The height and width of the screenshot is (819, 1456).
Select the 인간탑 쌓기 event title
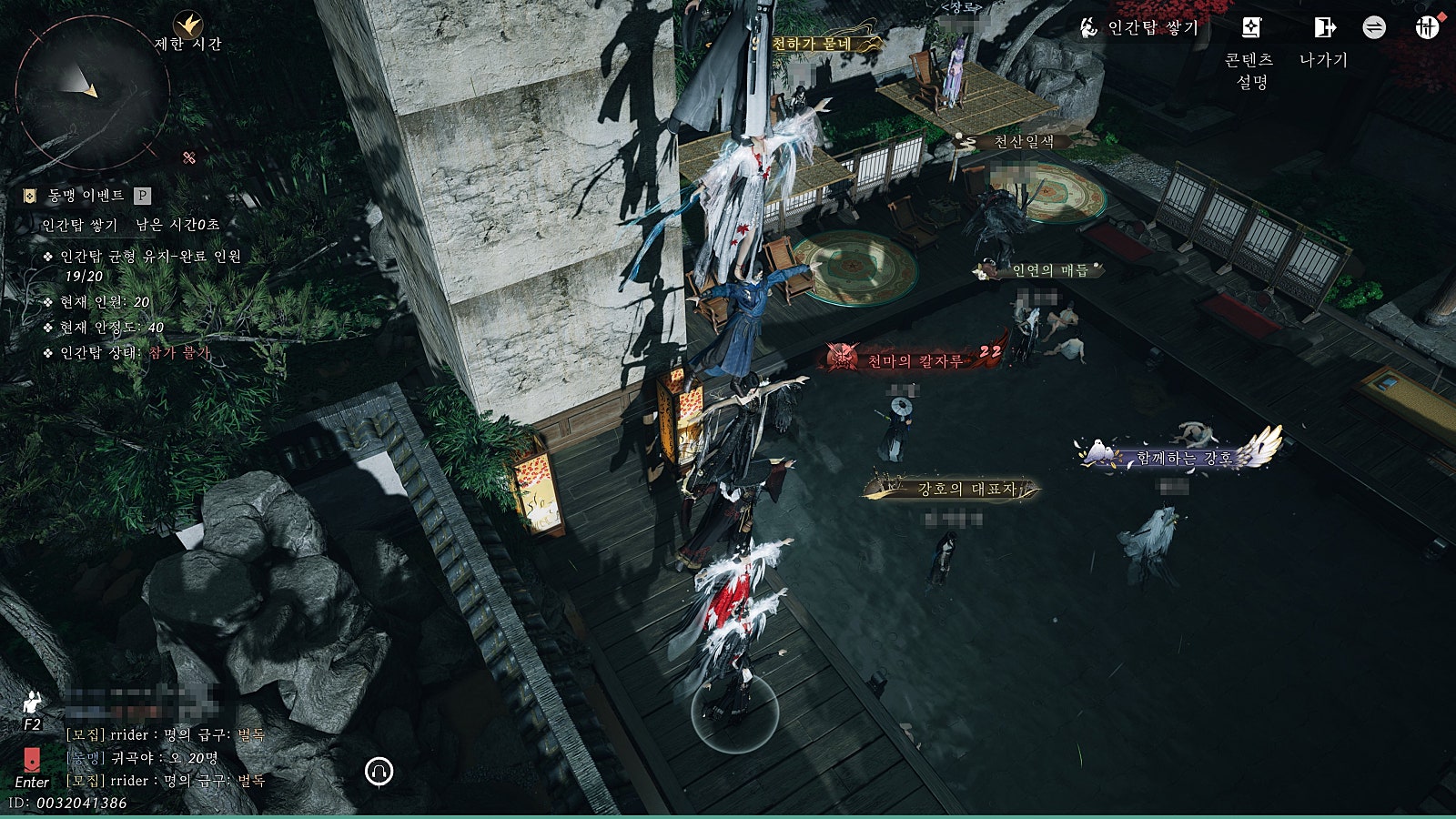[x=80, y=224]
